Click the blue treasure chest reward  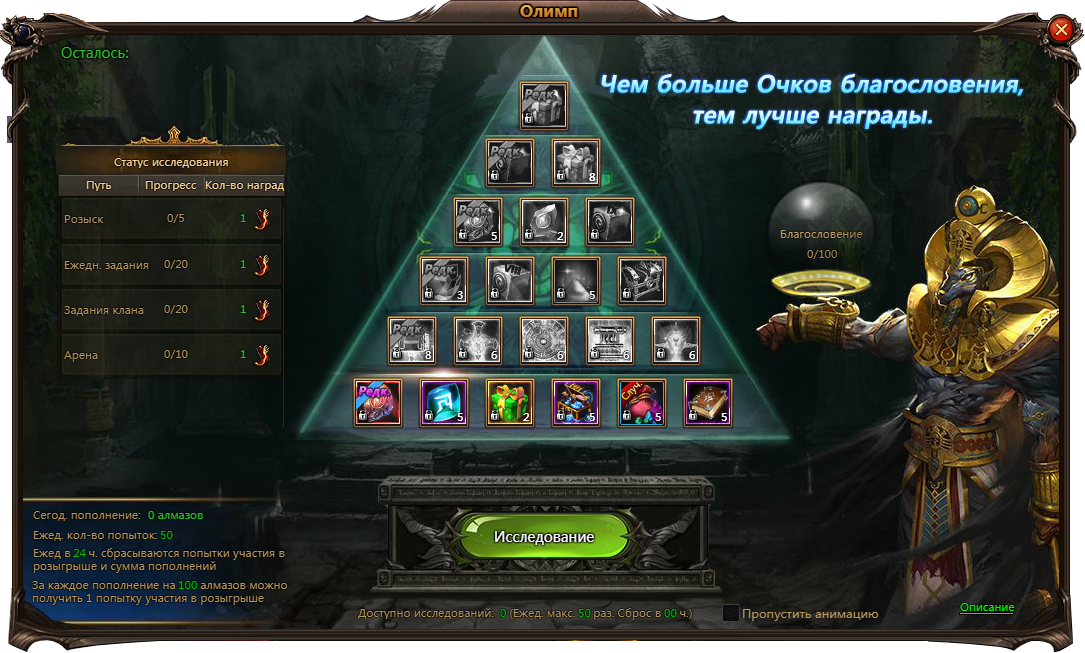pyautogui.click(x=576, y=403)
